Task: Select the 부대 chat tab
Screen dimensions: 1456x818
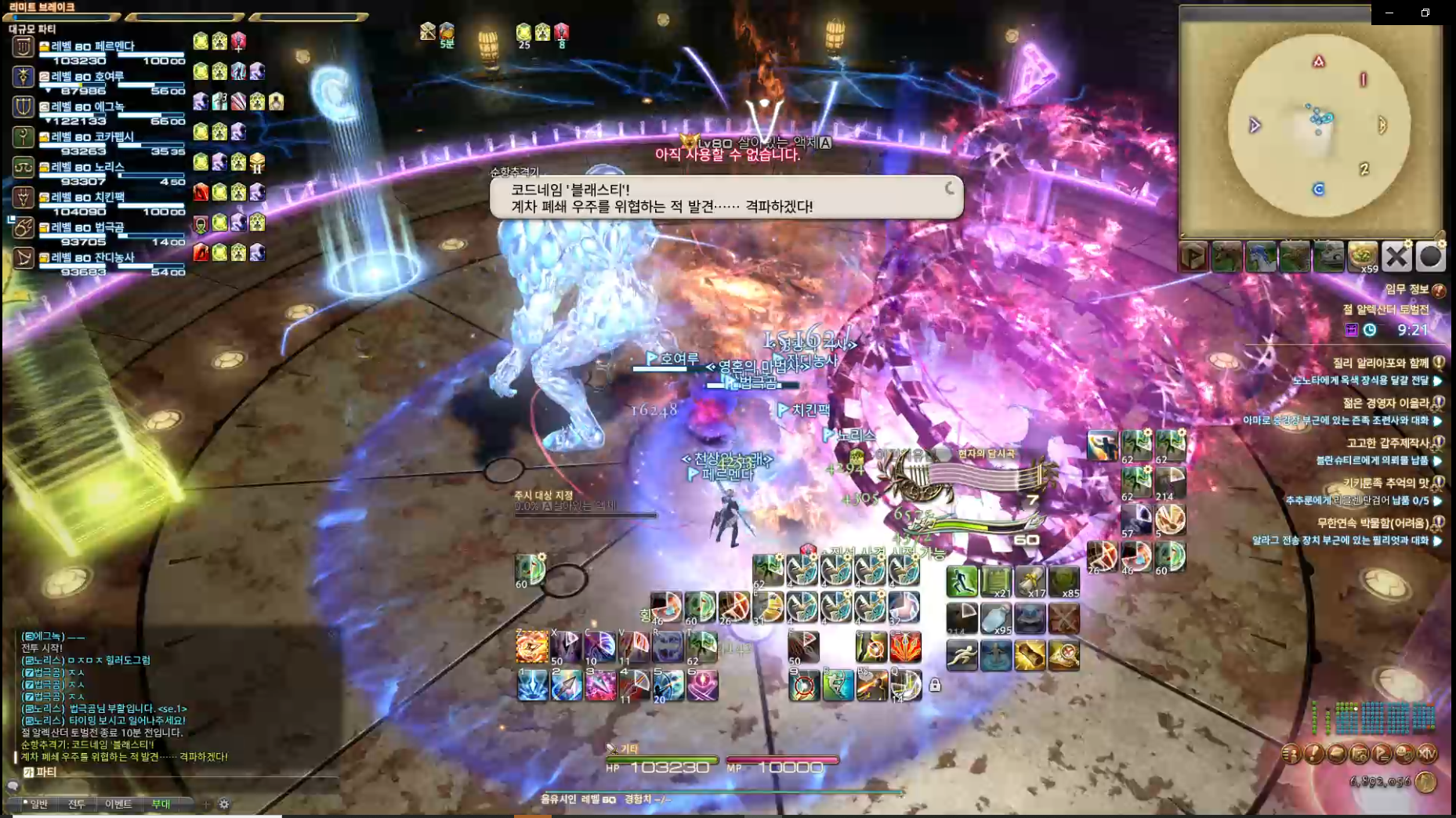Action: (x=161, y=804)
